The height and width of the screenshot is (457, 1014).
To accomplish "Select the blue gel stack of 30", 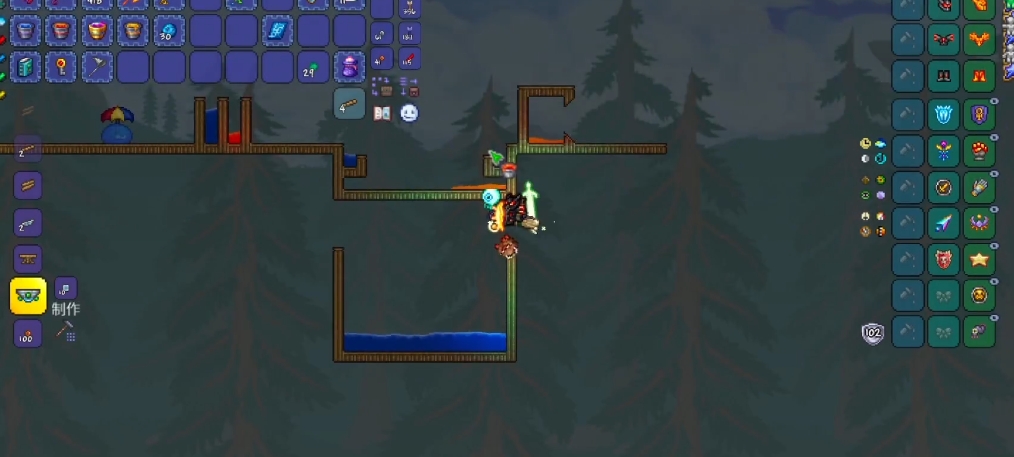I will (169, 31).
